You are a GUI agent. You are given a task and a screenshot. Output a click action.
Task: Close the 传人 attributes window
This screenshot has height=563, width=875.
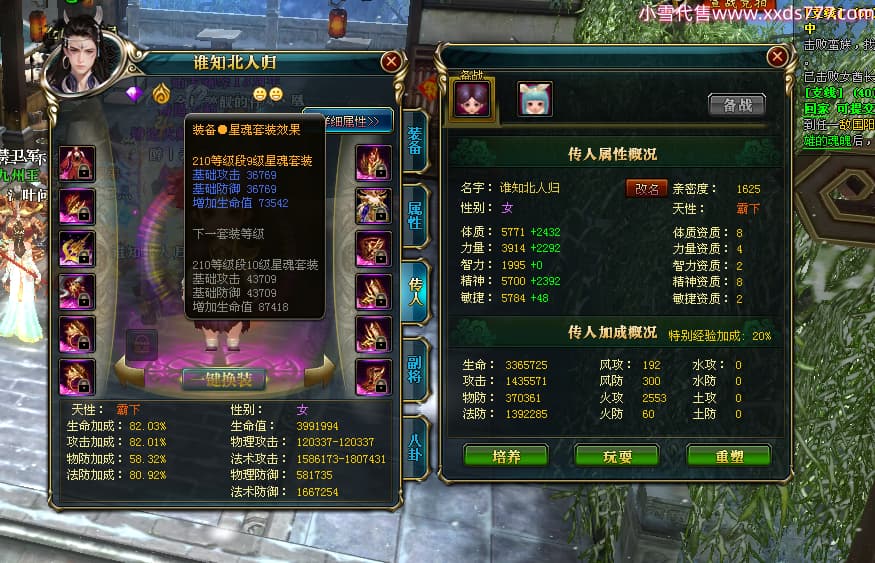777,56
